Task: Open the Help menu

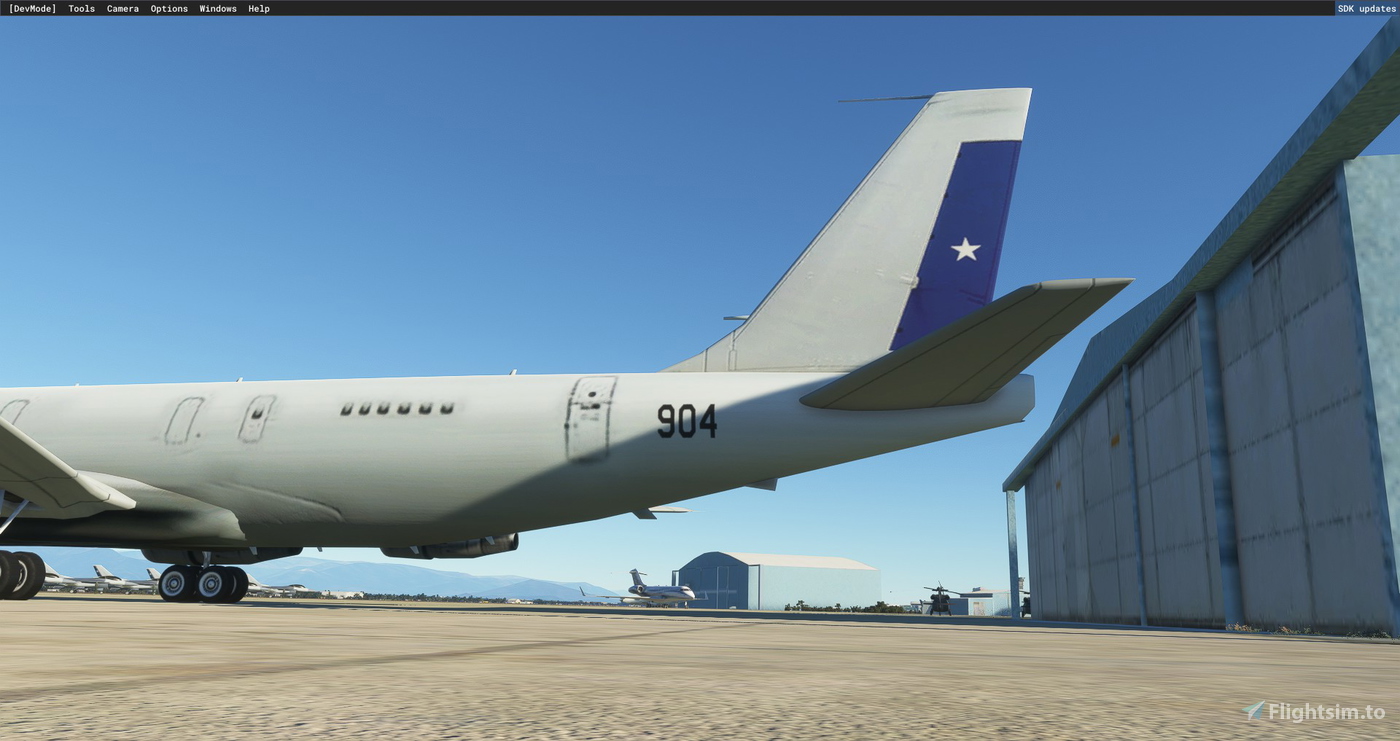Action: point(257,8)
